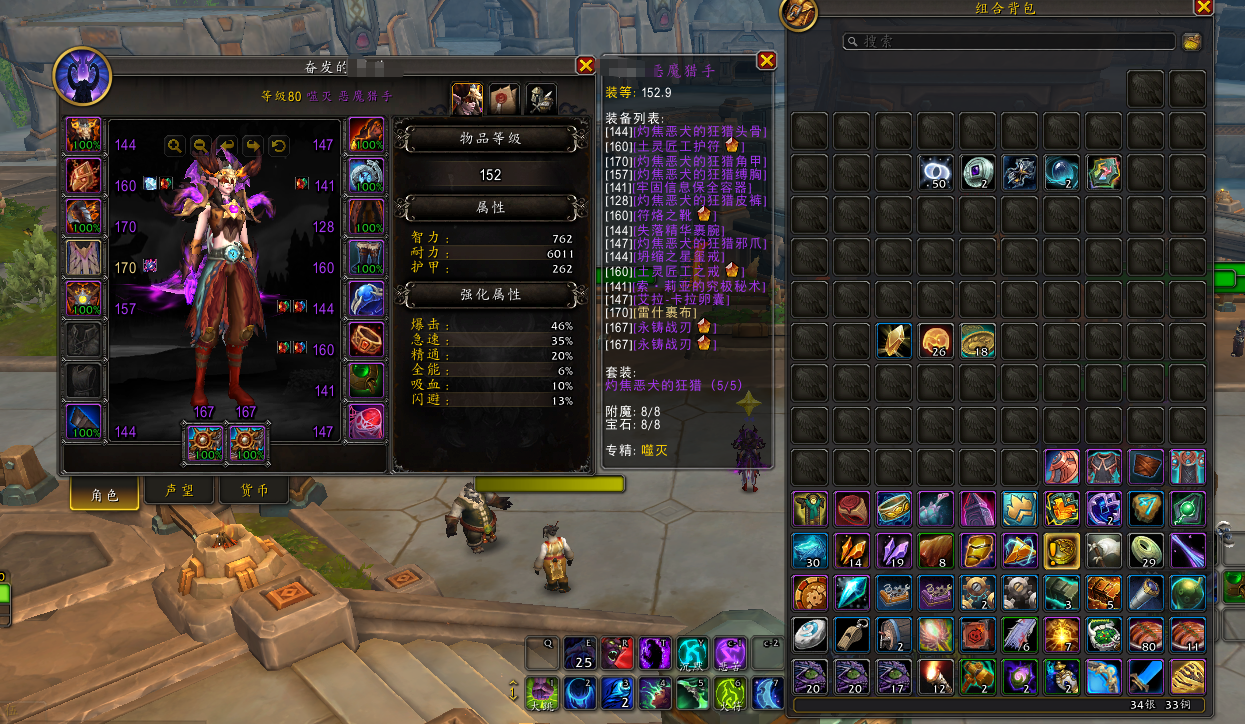Click the bag sort button beside search

(x=1191, y=41)
